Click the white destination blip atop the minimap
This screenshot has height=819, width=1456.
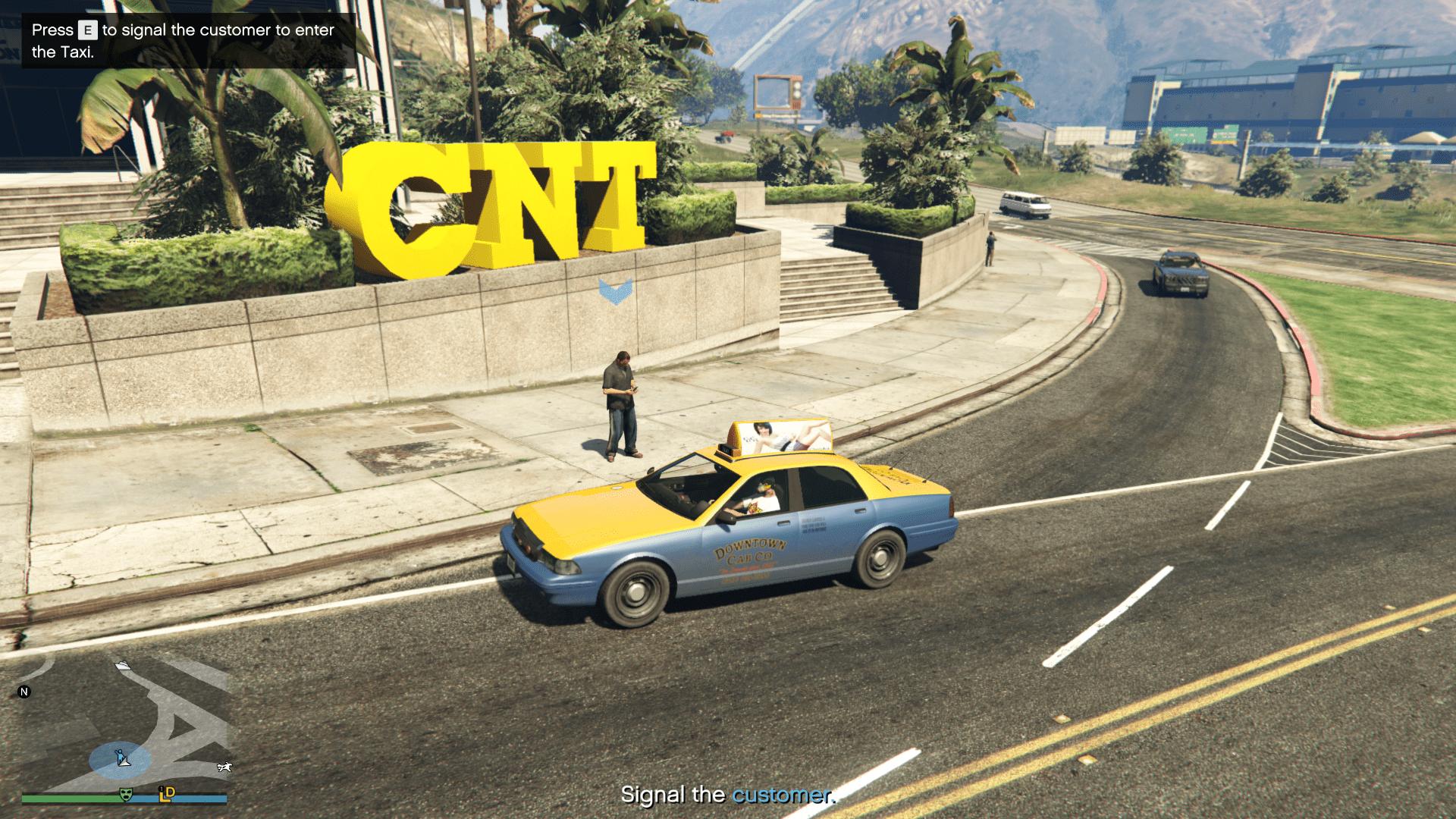tap(123, 666)
